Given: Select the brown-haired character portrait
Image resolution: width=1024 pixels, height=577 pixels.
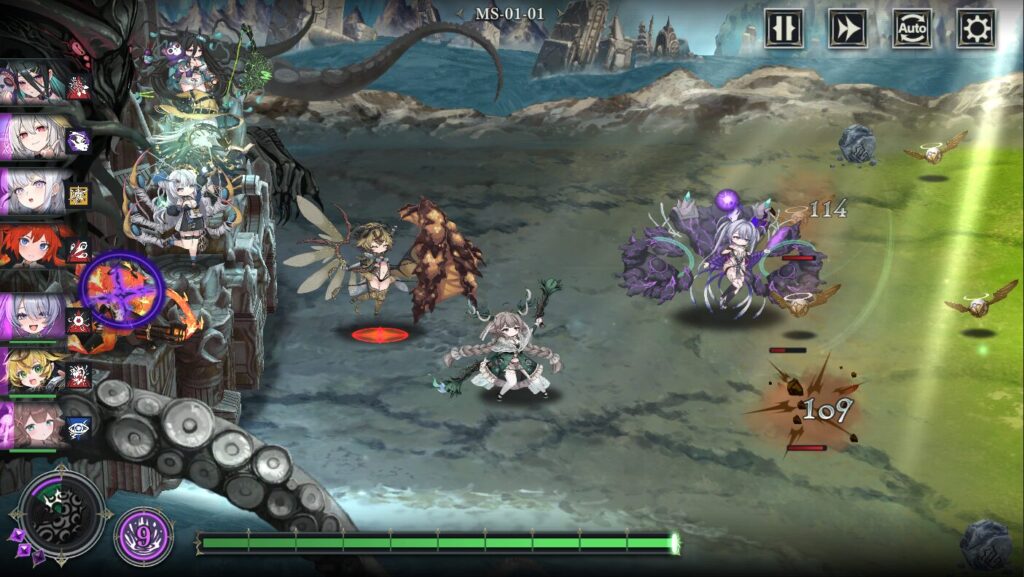Looking at the screenshot, I should point(33,426).
